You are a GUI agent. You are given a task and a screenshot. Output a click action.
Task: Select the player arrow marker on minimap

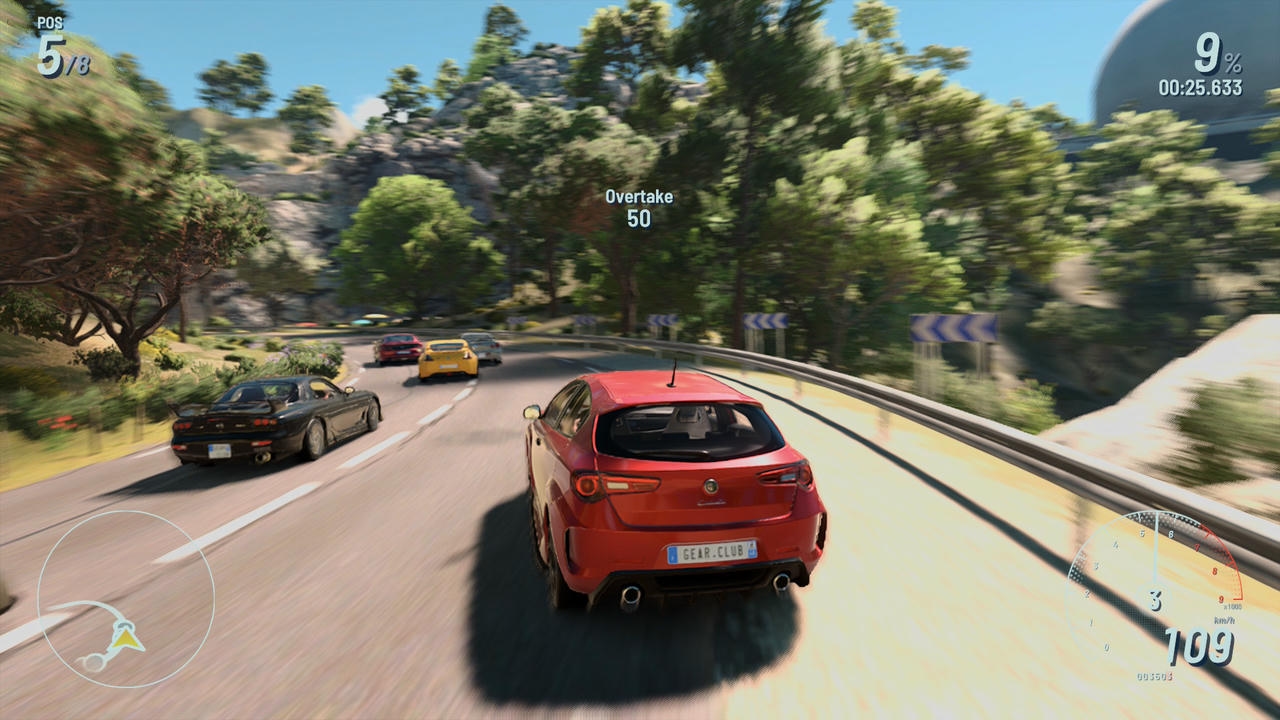click(x=126, y=635)
